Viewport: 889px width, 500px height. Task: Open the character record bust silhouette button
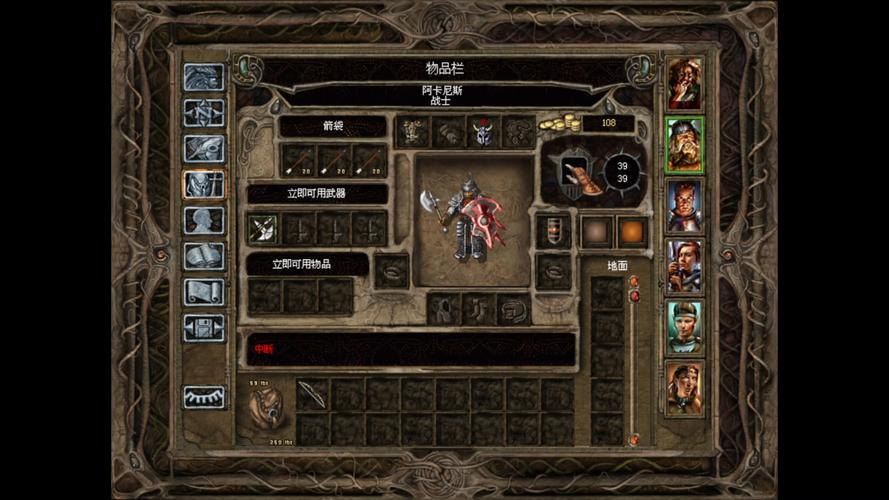204,220
